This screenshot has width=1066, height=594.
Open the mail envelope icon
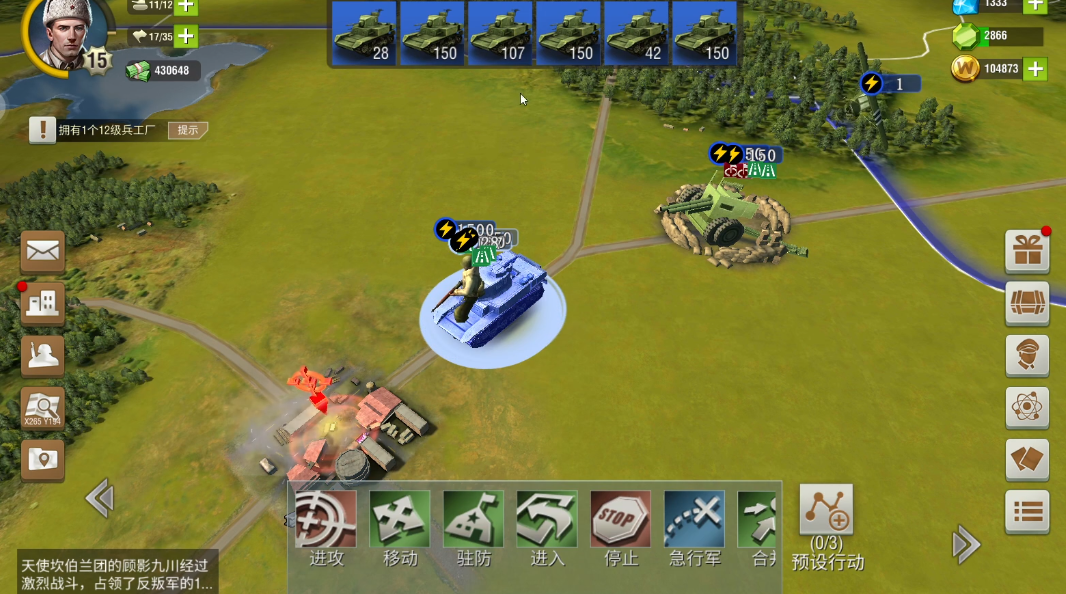43,252
